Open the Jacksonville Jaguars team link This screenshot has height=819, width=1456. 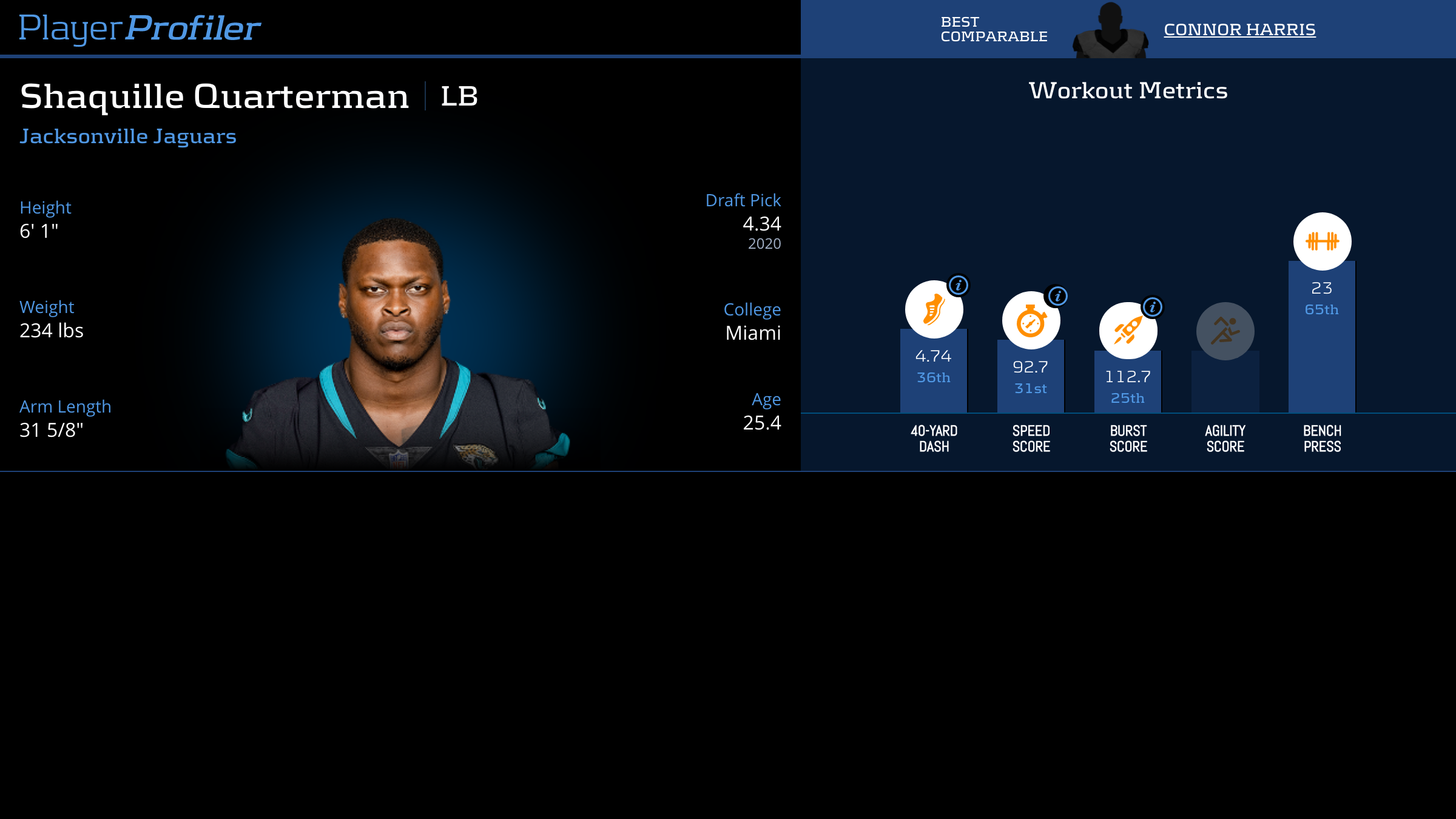[x=128, y=136]
